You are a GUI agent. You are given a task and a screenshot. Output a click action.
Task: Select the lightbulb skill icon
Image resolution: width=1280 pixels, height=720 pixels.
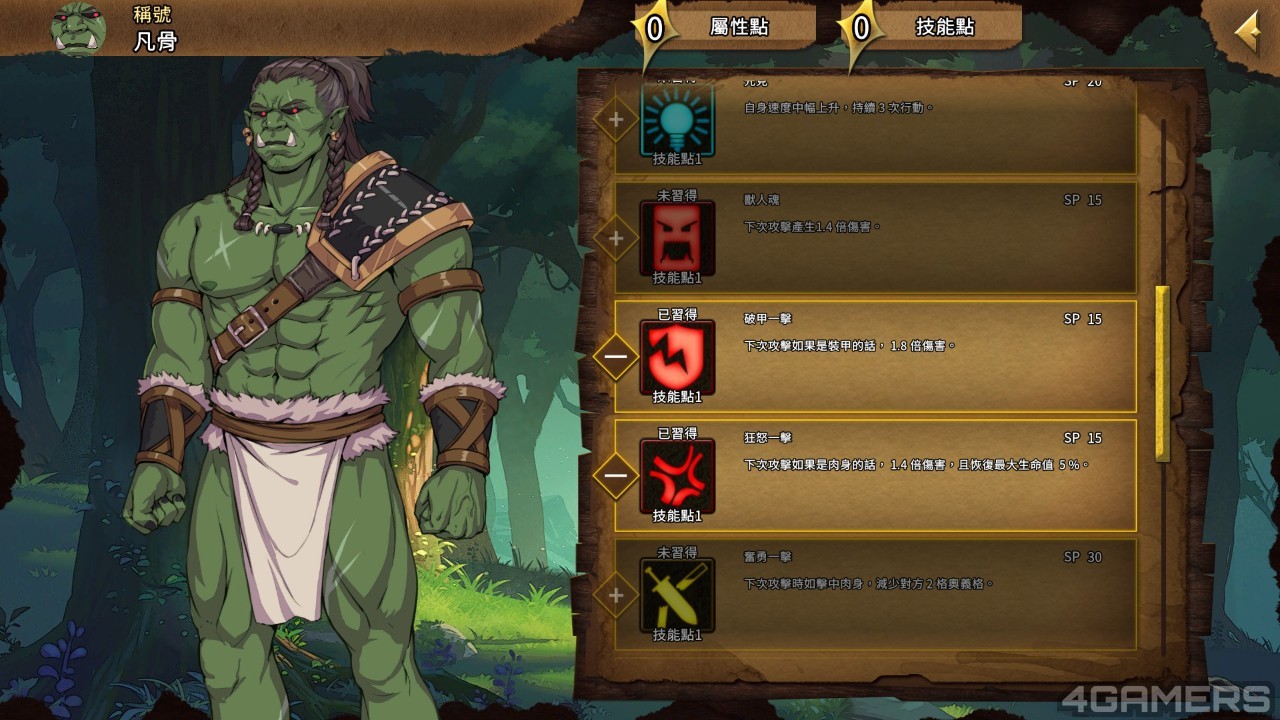click(x=677, y=120)
